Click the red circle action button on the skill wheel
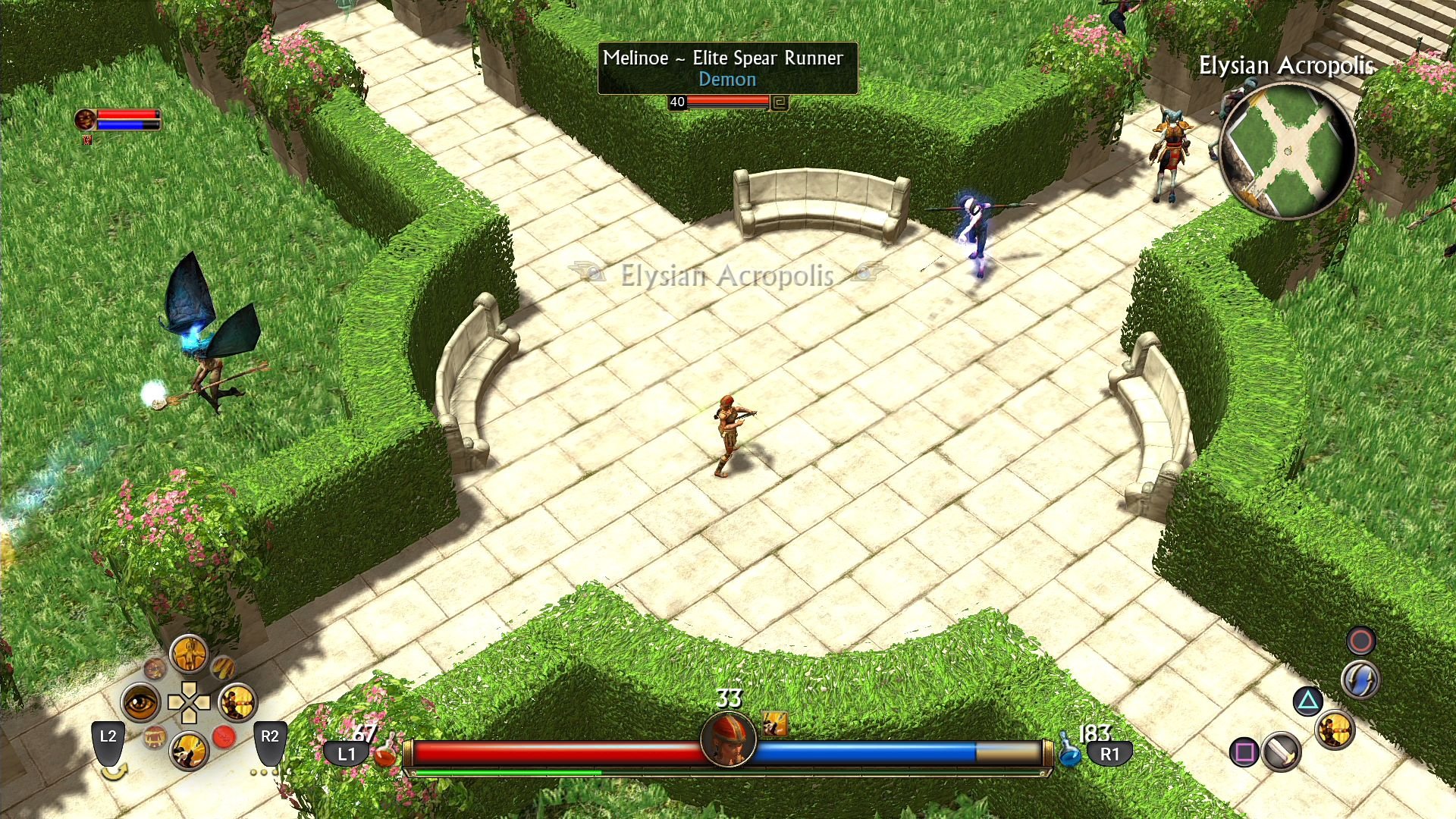The image size is (1456, 819). pos(224,736)
